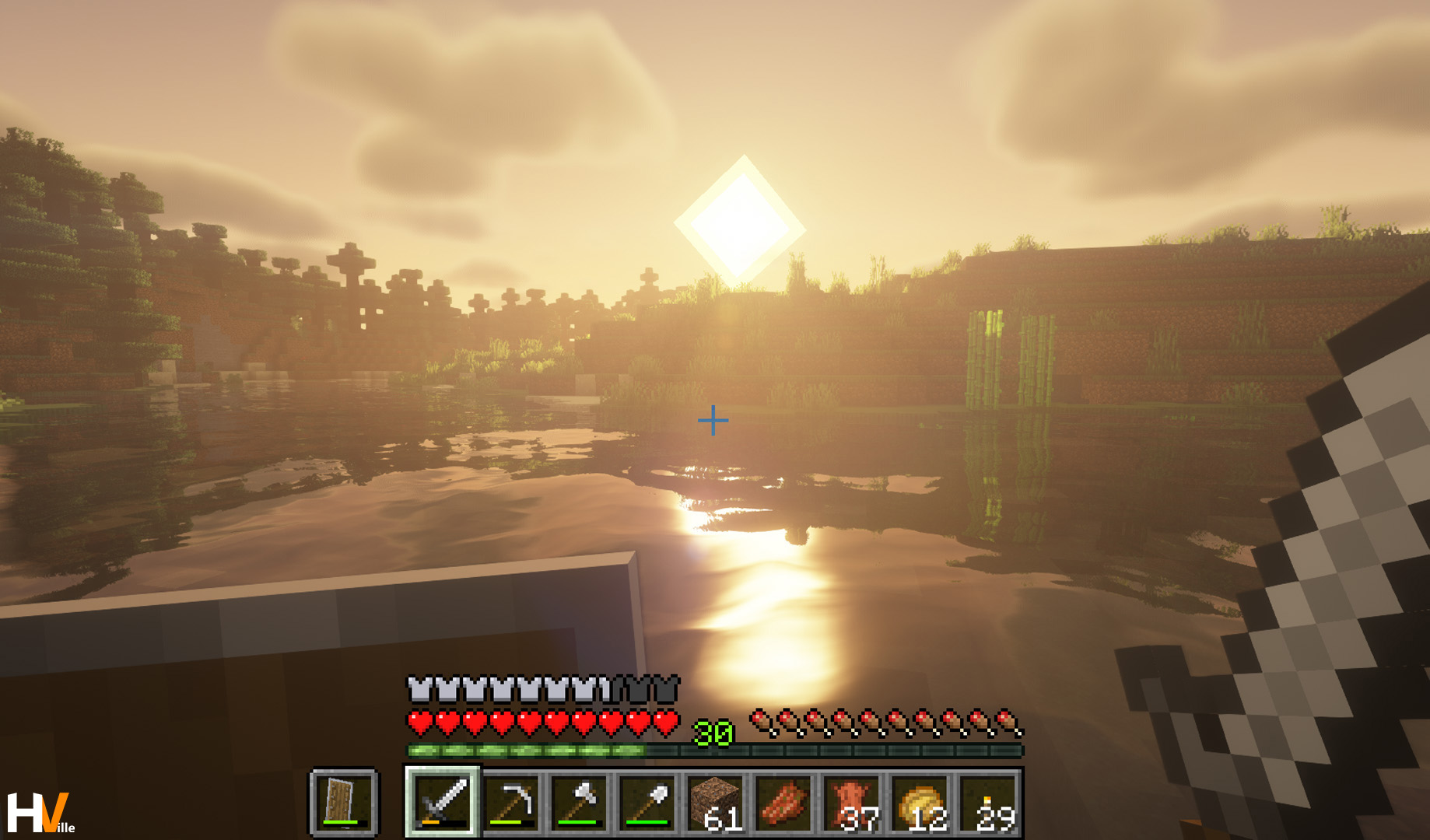The width and height of the screenshot is (1430, 840).
Task: Click the shield in the off-hand slot
Action: tap(343, 803)
